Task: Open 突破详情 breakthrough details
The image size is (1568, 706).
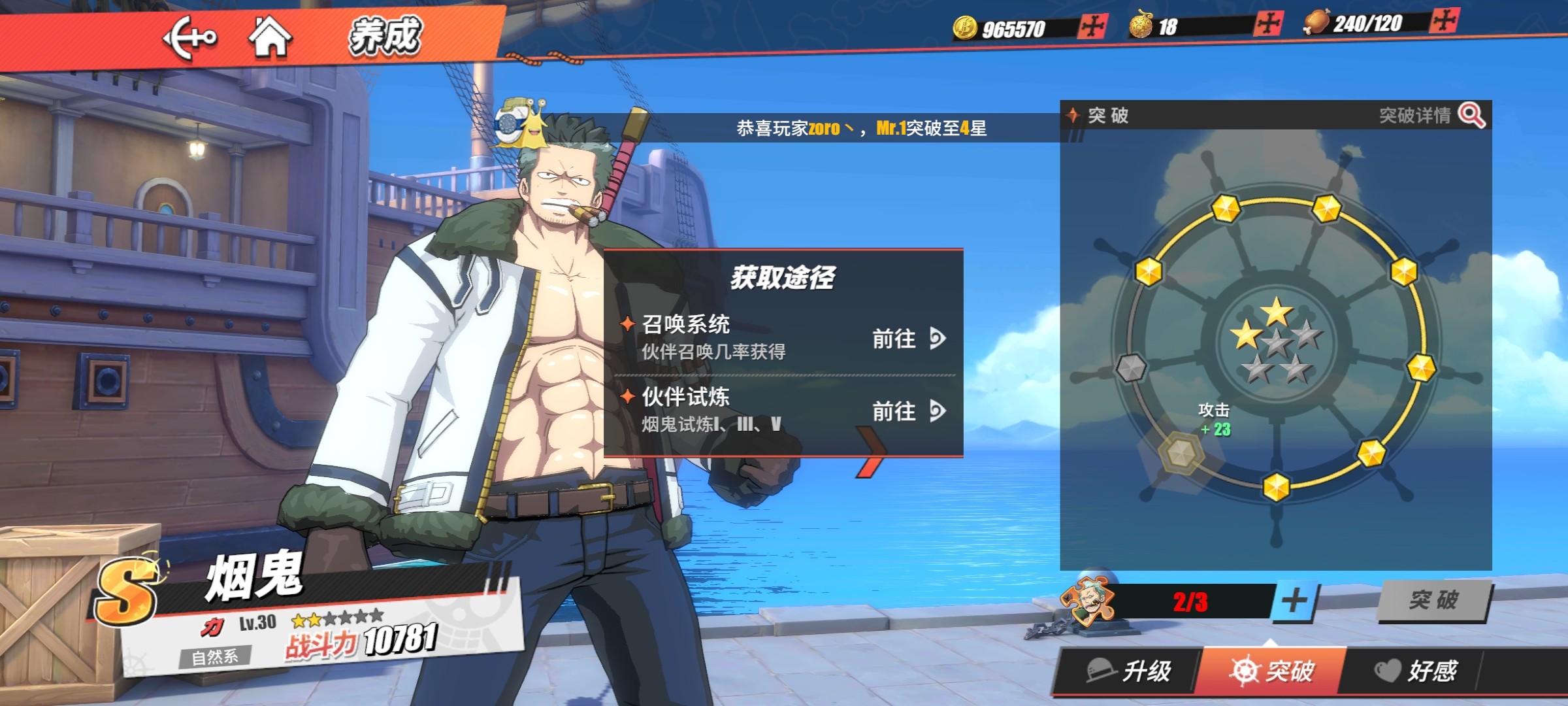Action: (x=1431, y=116)
